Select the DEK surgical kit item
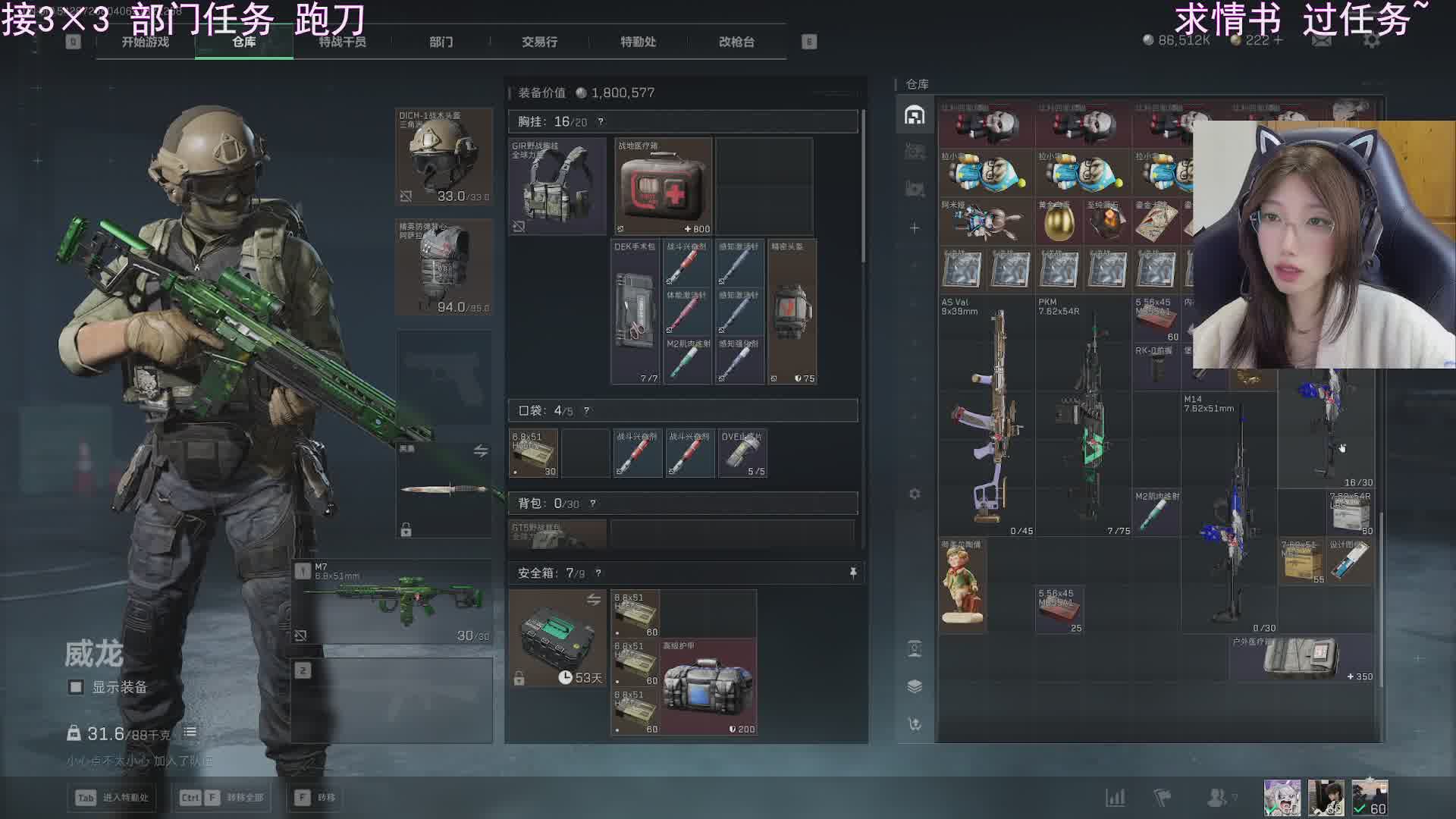This screenshot has height=819, width=1456. click(x=635, y=312)
